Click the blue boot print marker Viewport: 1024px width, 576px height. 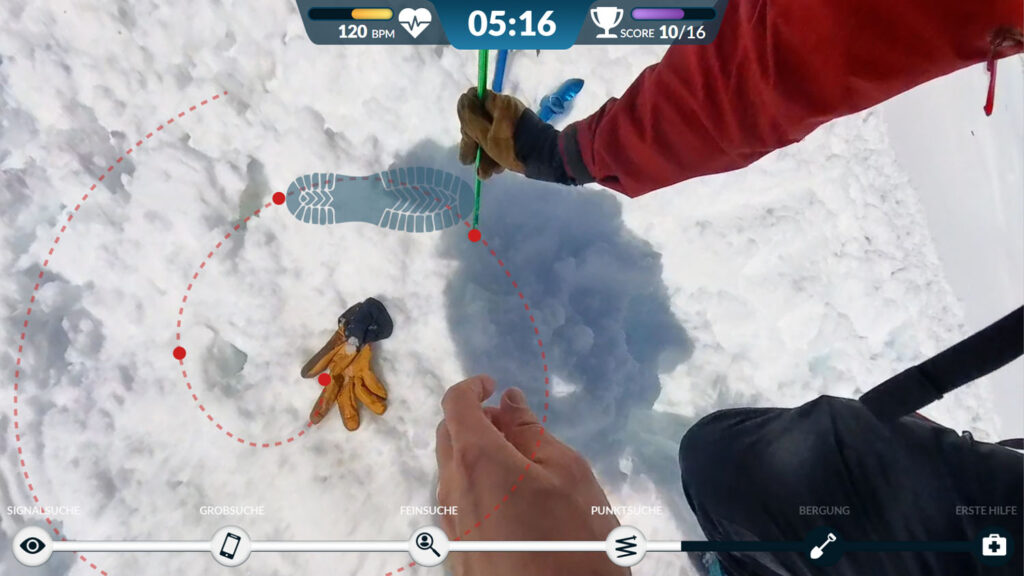point(380,199)
